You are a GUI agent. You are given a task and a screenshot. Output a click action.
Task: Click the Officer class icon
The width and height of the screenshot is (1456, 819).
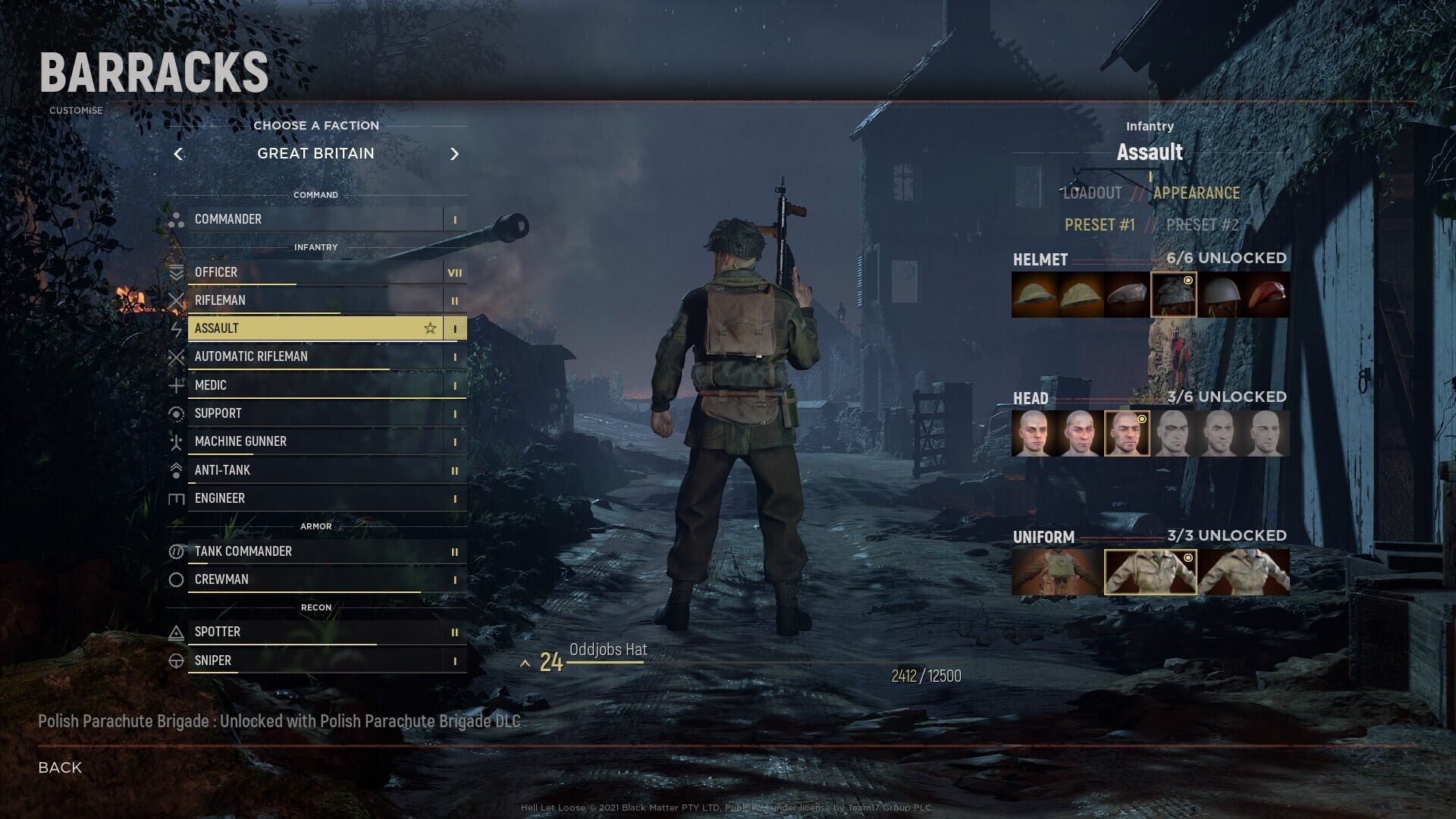click(x=177, y=272)
